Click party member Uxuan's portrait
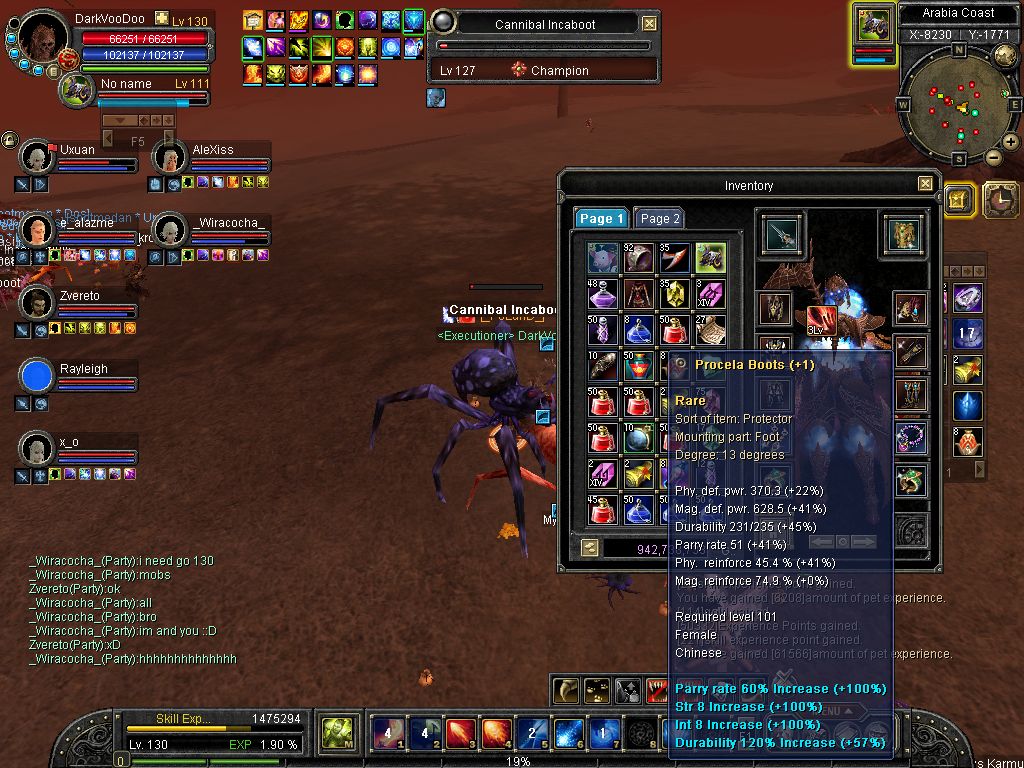 pos(37,157)
